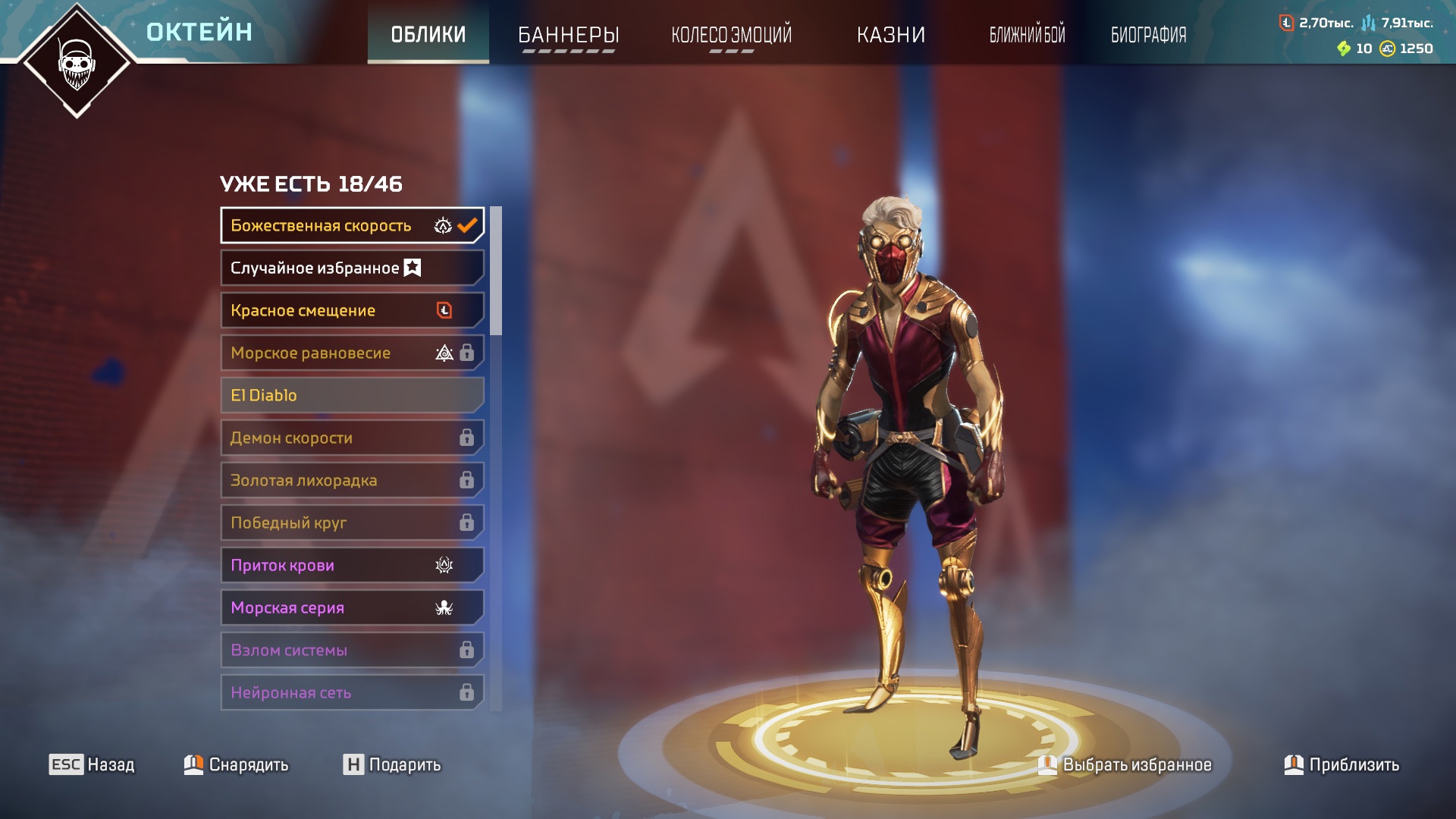Open the БАННЕРЫ tab

coord(568,34)
